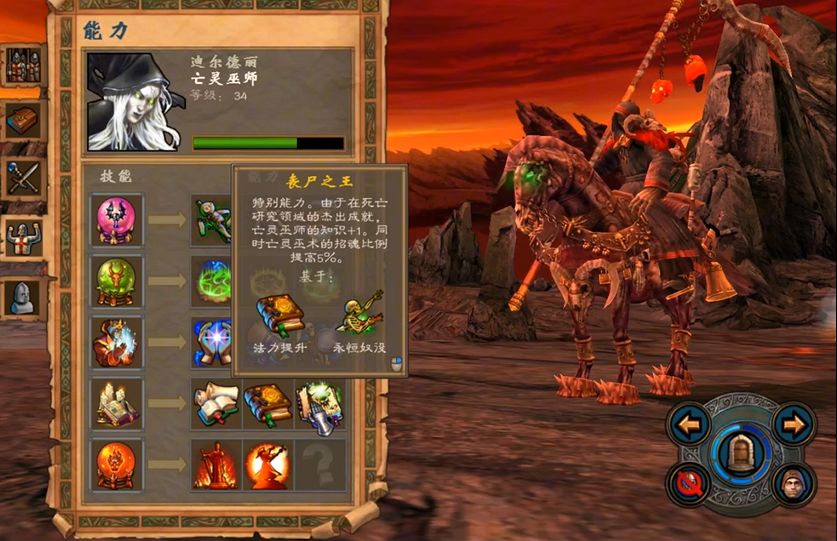Image resolution: width=837 pixels, height=541 pixels.
Task: Click the open scroll ability icon
Action: coord(216,404)
